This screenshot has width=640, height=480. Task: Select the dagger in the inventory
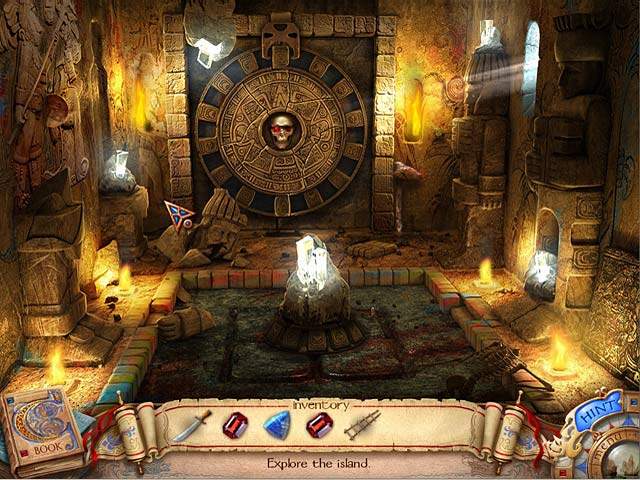pyautogui.click(x=191, y=425)
